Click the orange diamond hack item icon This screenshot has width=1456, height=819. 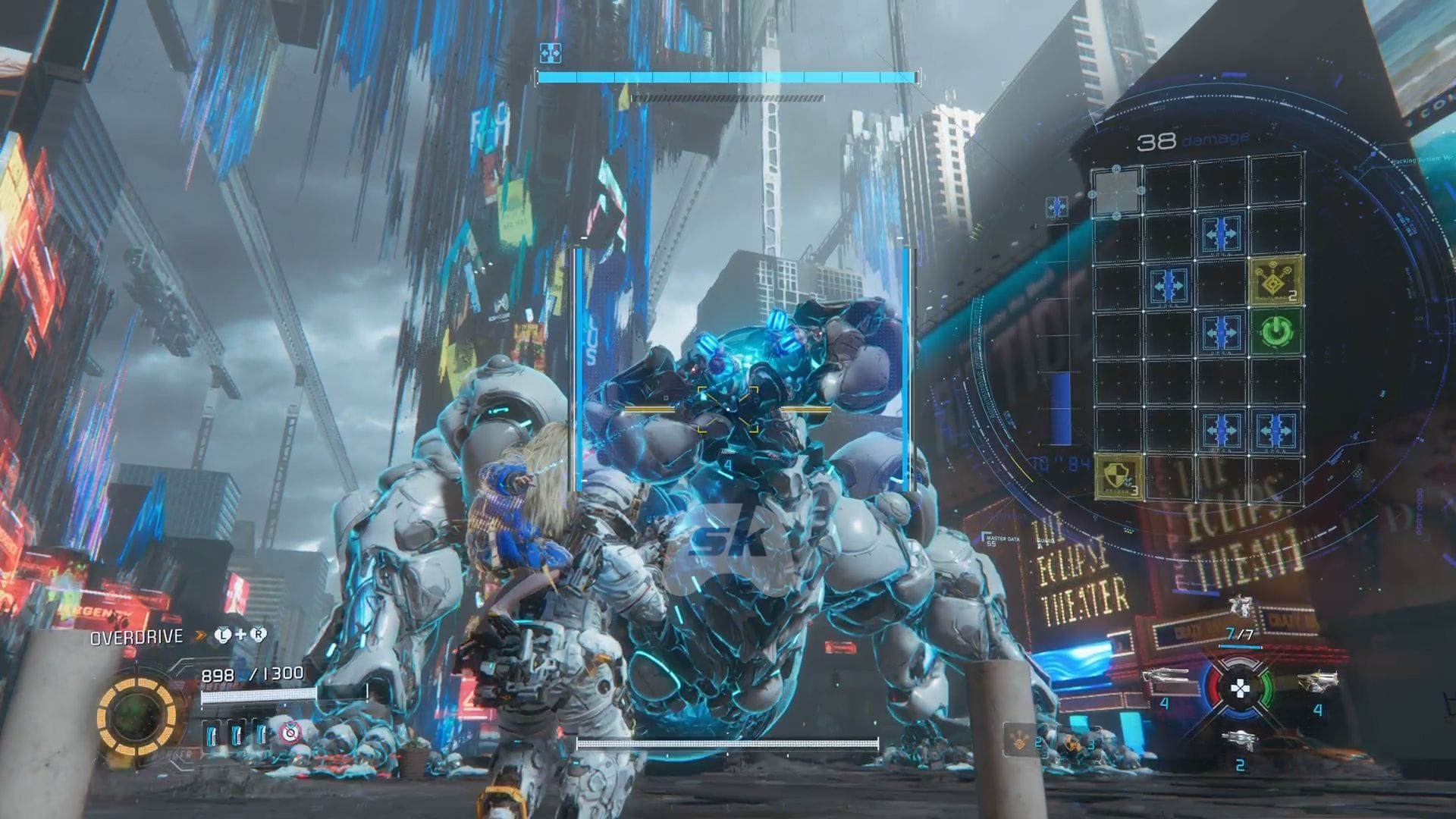(x=1021, y=741)
